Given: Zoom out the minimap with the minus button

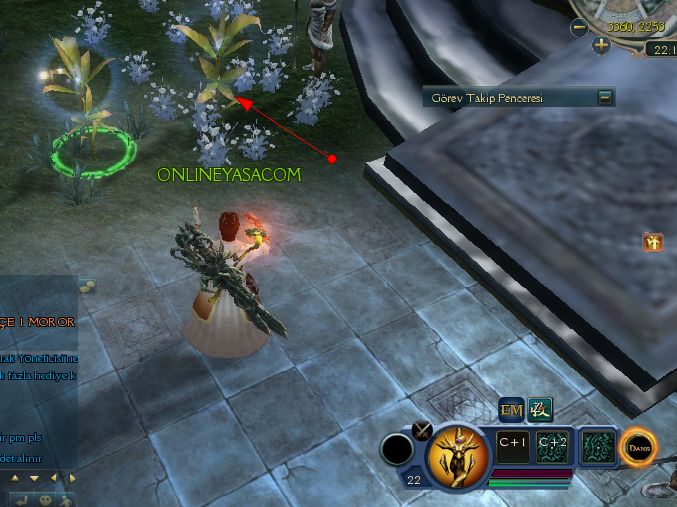Looking at the screenshot, I should coord(579,28).
